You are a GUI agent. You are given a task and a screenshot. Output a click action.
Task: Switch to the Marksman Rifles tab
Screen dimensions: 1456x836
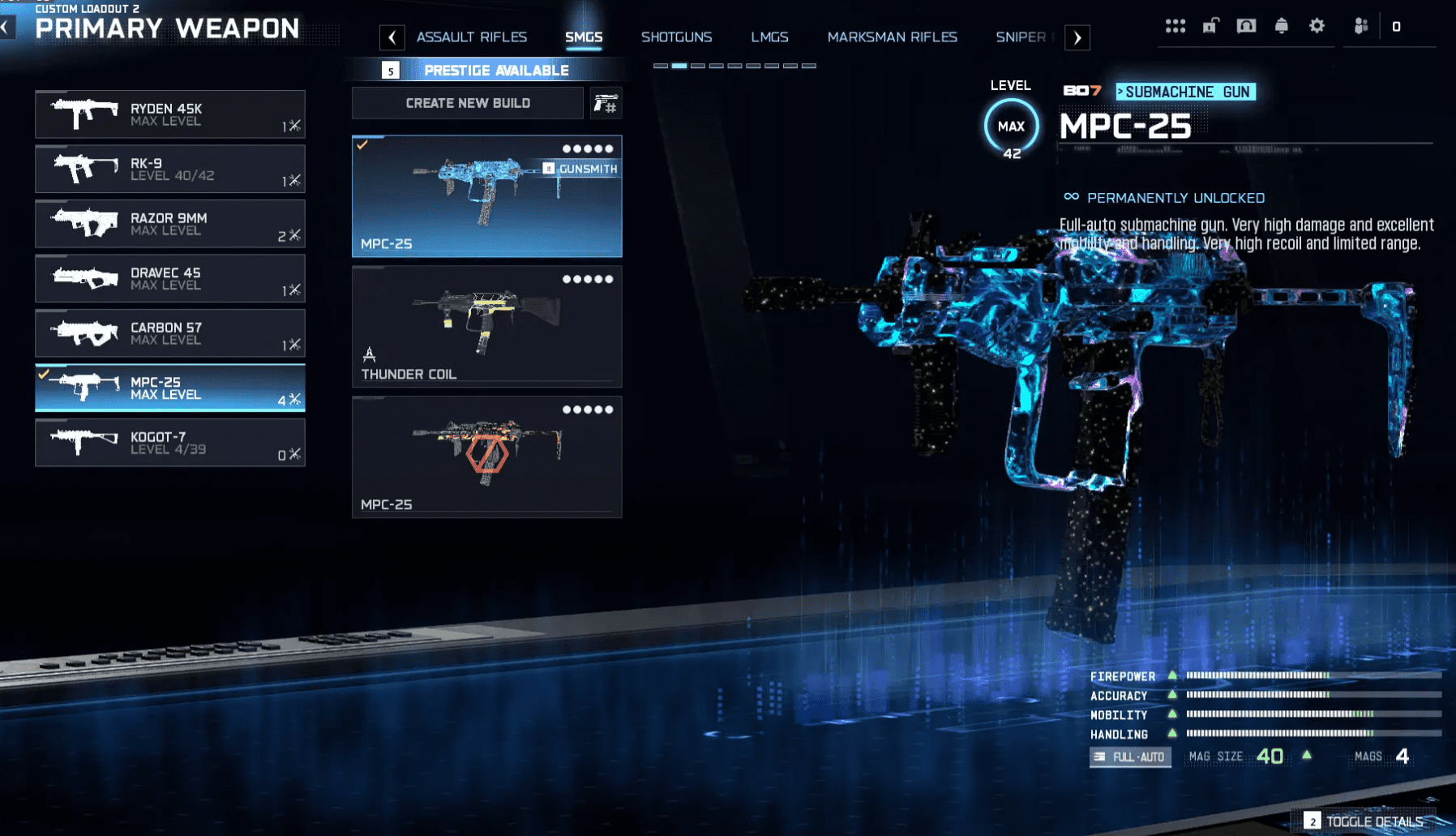(x=892, y=37)
